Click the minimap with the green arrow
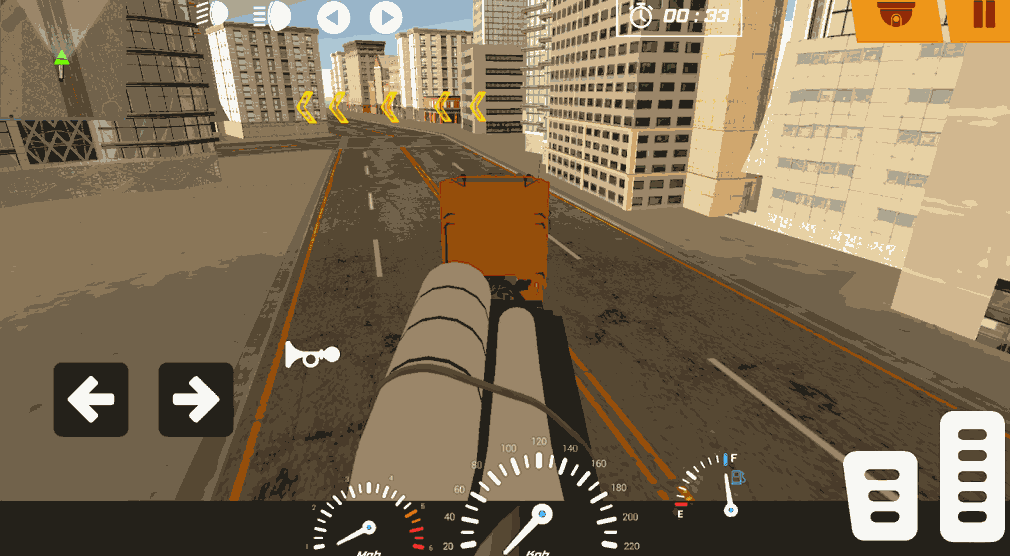This screenshot has height=556, width=1010. (62, 62)
